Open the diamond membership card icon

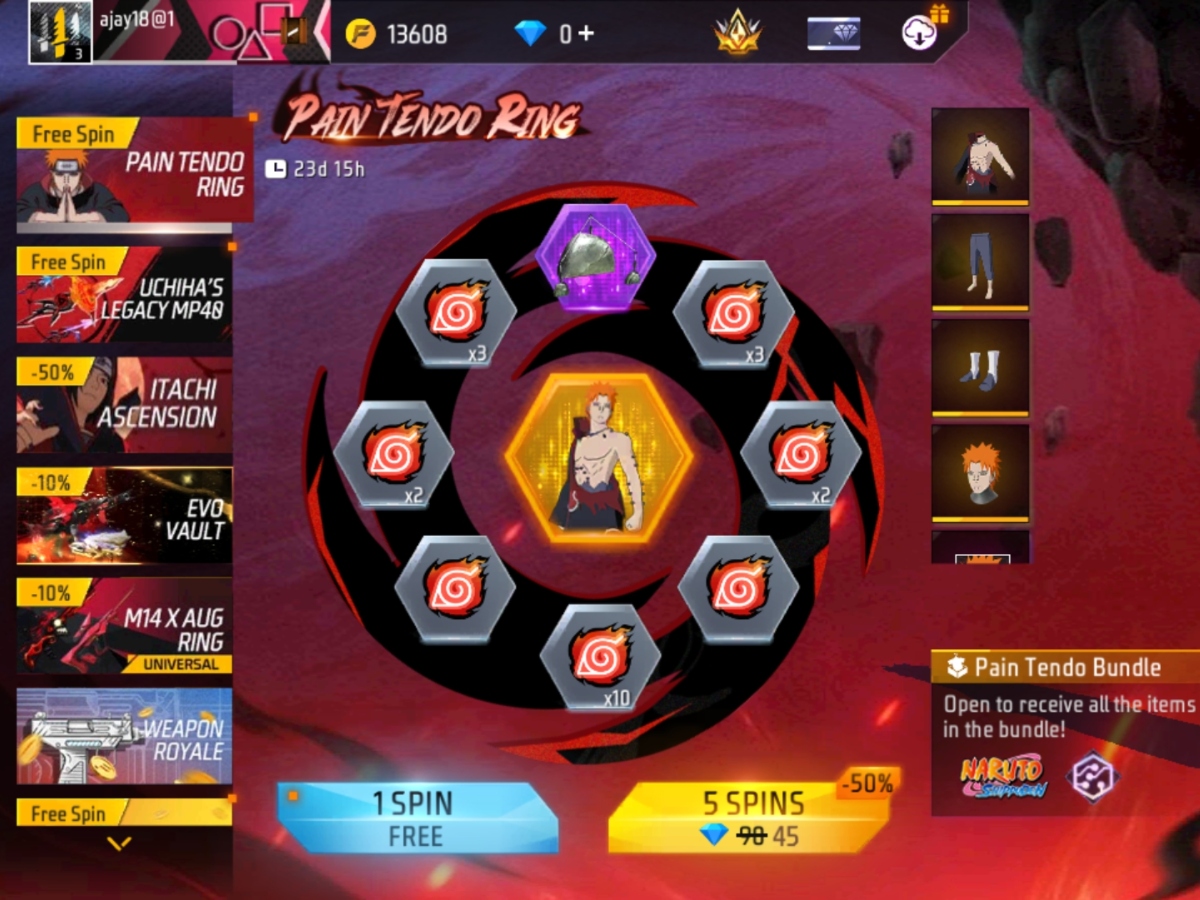point(833,34)
